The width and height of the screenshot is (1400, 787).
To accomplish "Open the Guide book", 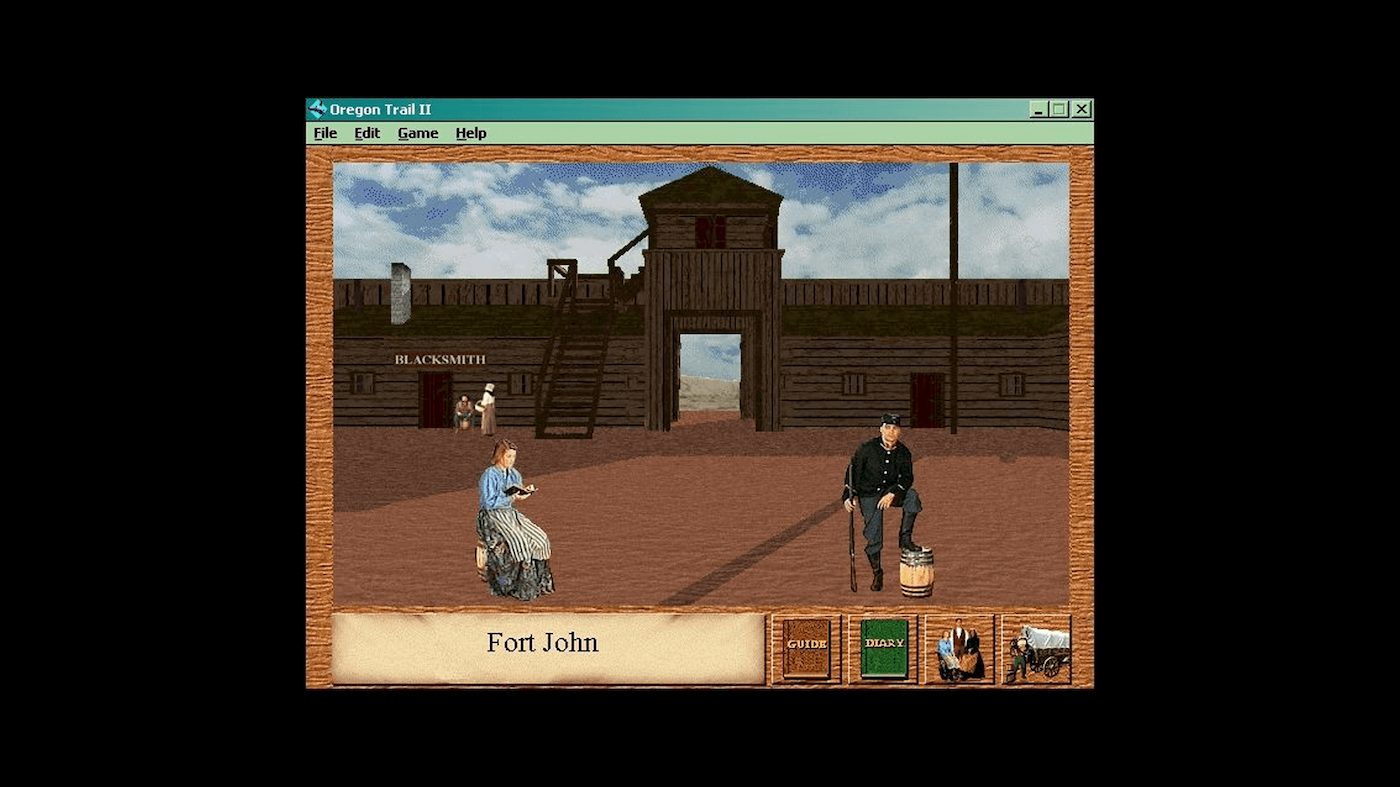I will tap(806, 646).
